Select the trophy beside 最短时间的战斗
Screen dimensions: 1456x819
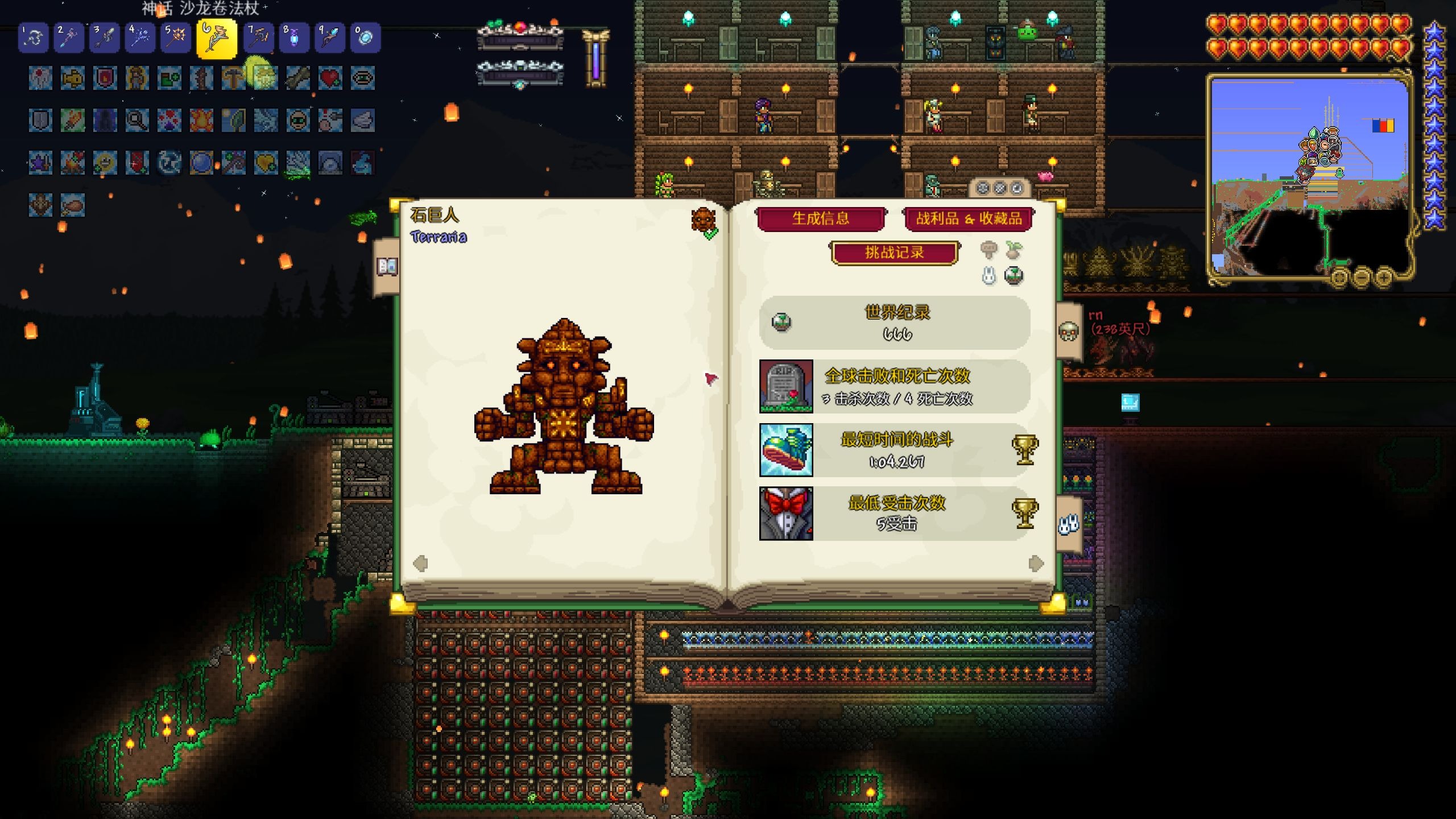coord(1024,450)
